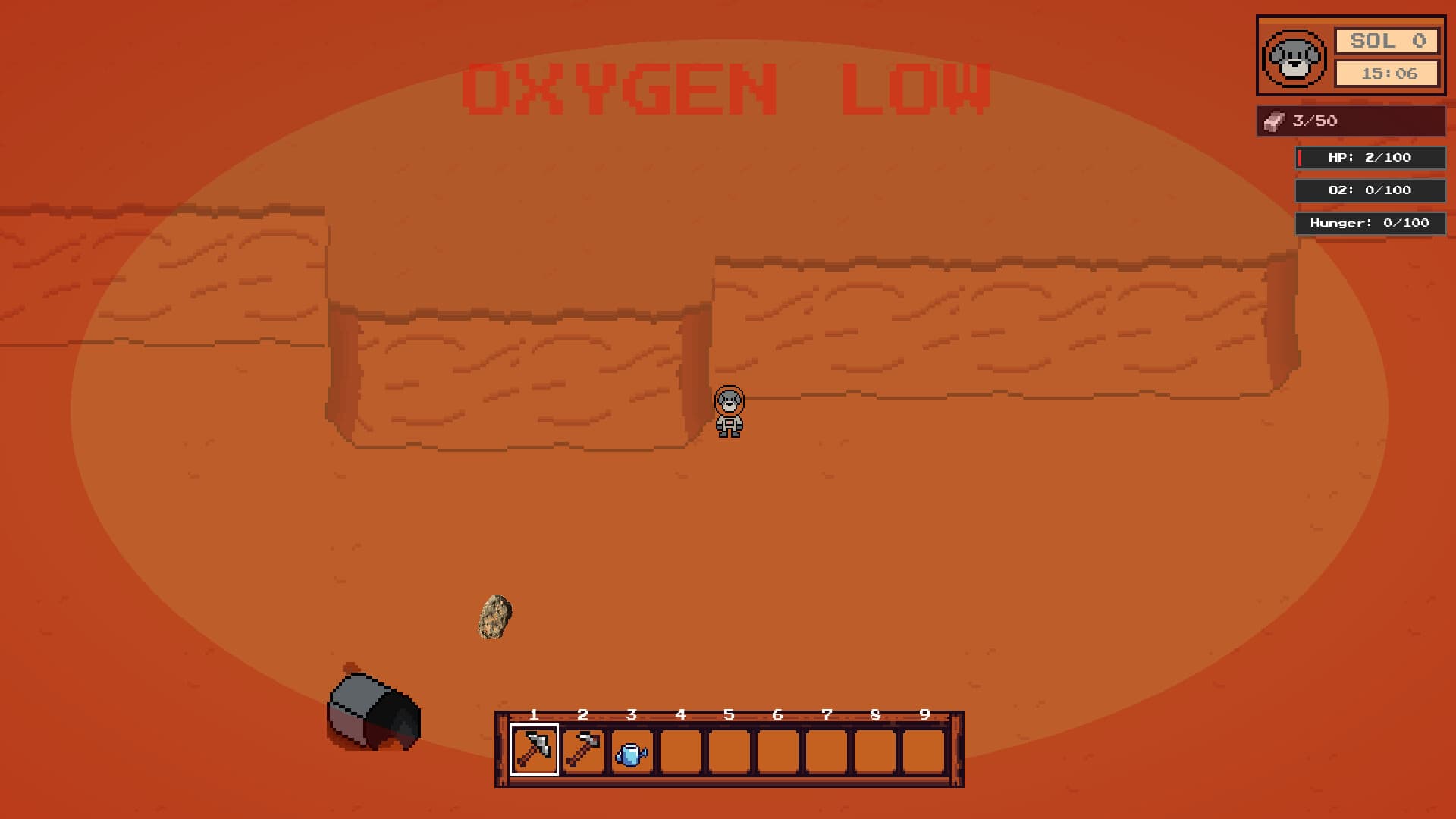The height and width of the screenshot is (819, 1456).
Task: Open the 3/50 resource counter panel
Action: click(1350, 120)
